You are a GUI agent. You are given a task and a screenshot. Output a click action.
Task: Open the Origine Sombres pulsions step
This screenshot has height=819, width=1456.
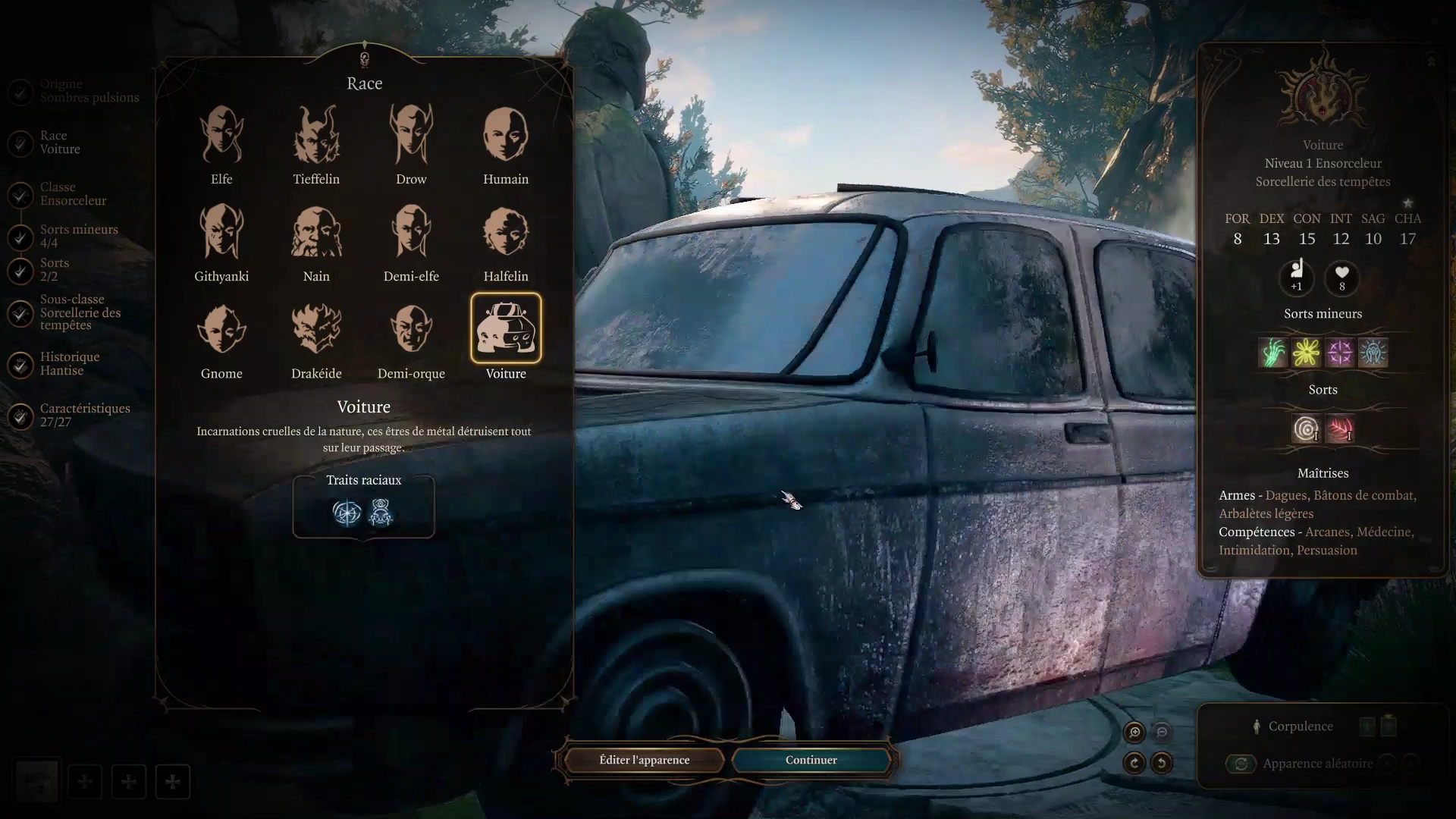point(89,91)
